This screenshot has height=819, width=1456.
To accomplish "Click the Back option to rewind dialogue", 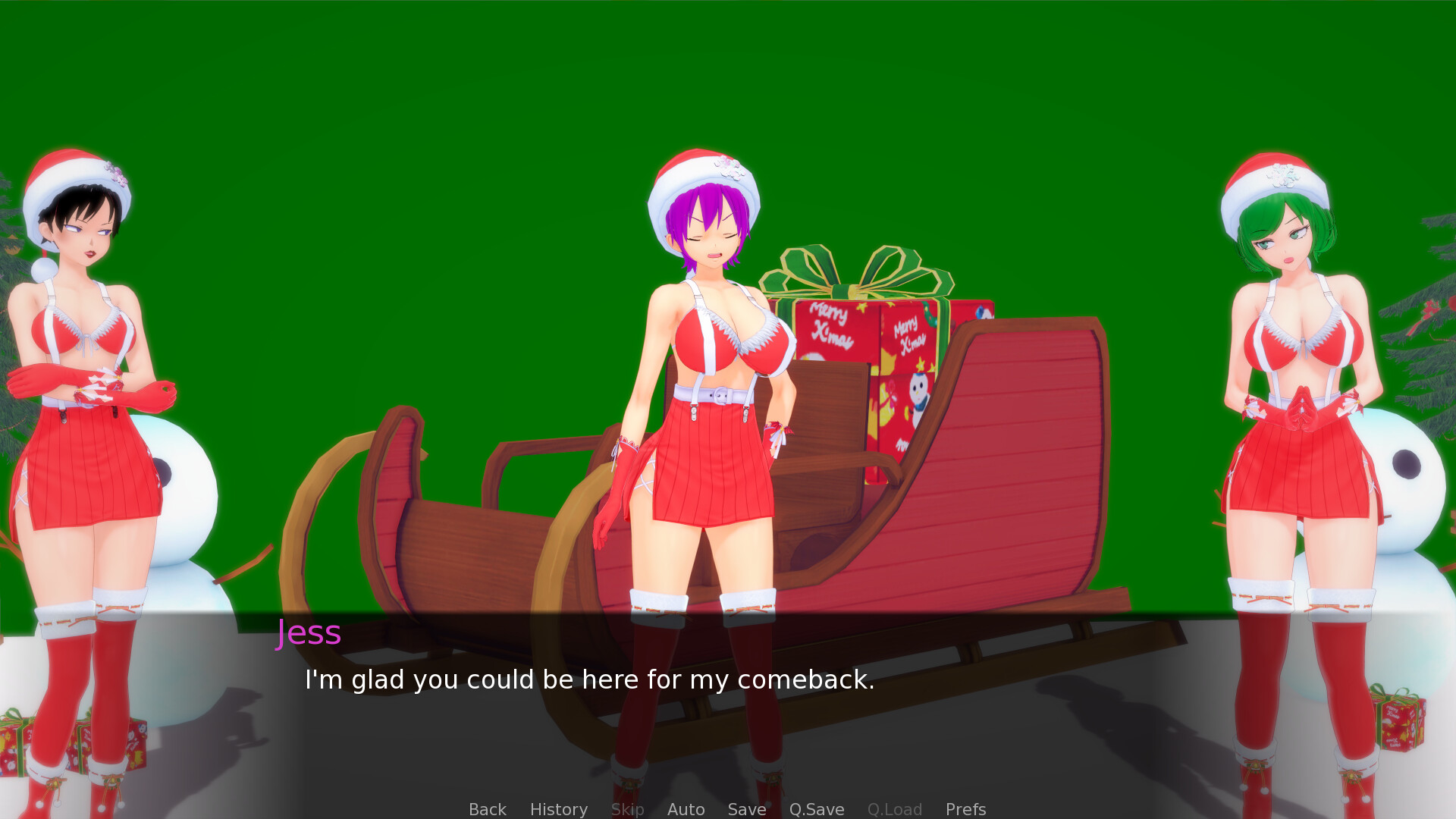I will 487,809.
